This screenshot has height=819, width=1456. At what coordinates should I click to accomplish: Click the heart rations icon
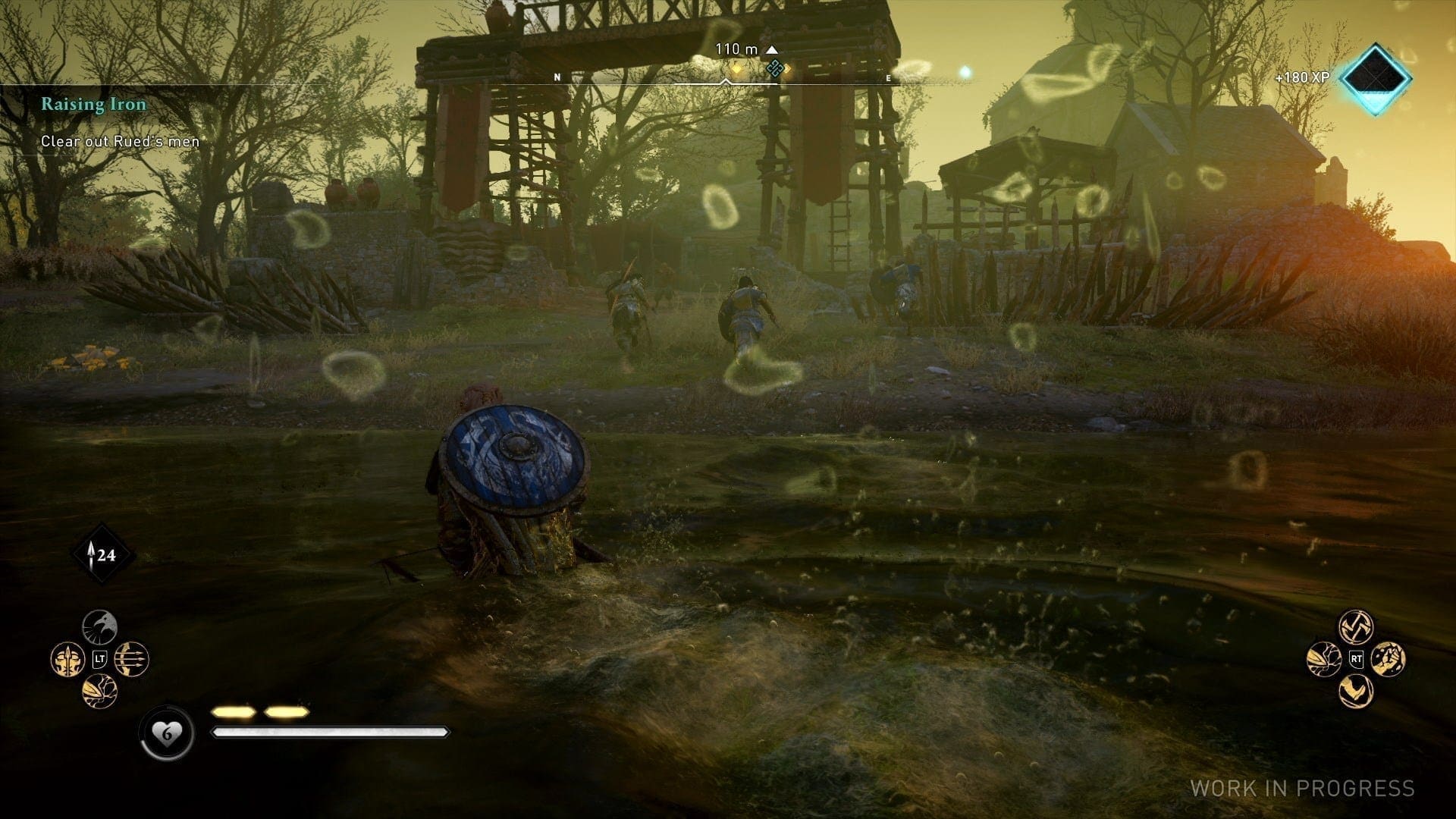[167, 733]
